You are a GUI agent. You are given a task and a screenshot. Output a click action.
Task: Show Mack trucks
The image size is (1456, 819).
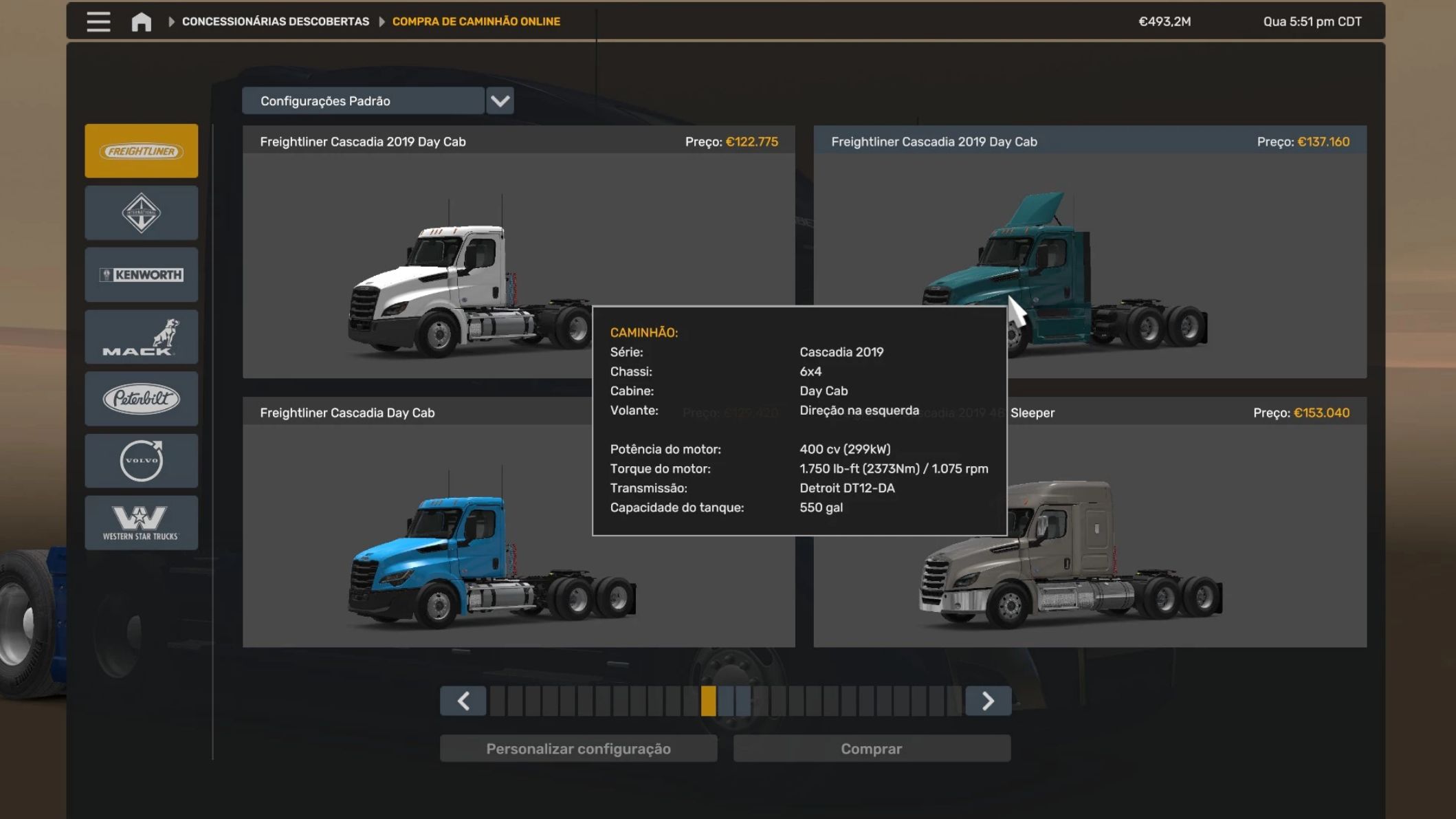[x=142, y=337]
